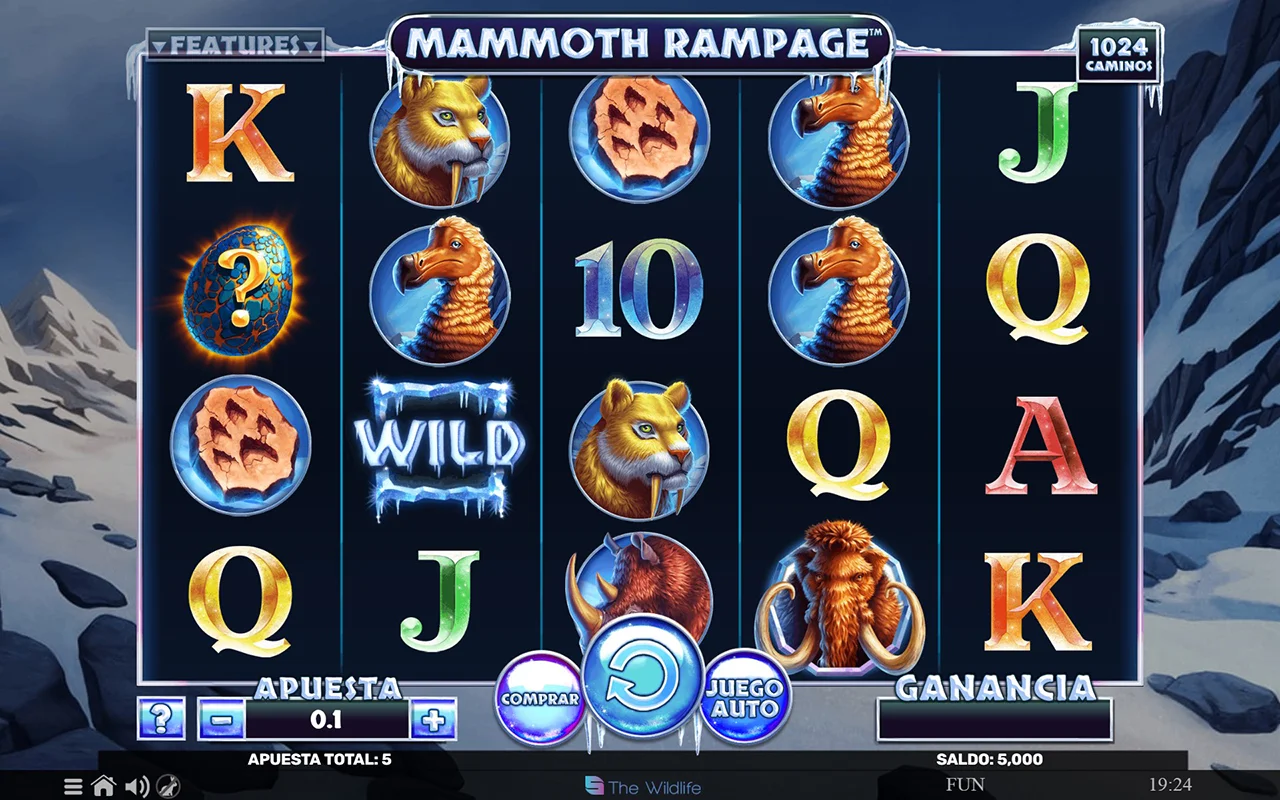Click the 1024 Caminos ways badge
The height and width of the screenshot is (800, 1280).
pyautogui.click(x=1120, y=56)
